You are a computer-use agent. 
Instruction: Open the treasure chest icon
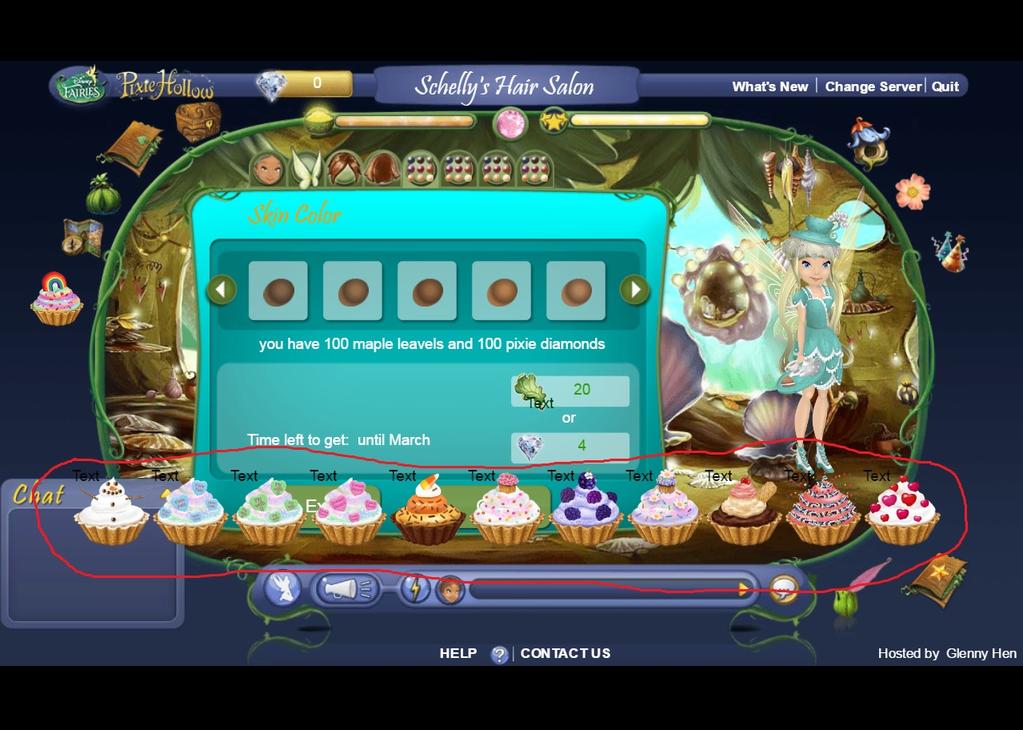(x=197, y=121)
